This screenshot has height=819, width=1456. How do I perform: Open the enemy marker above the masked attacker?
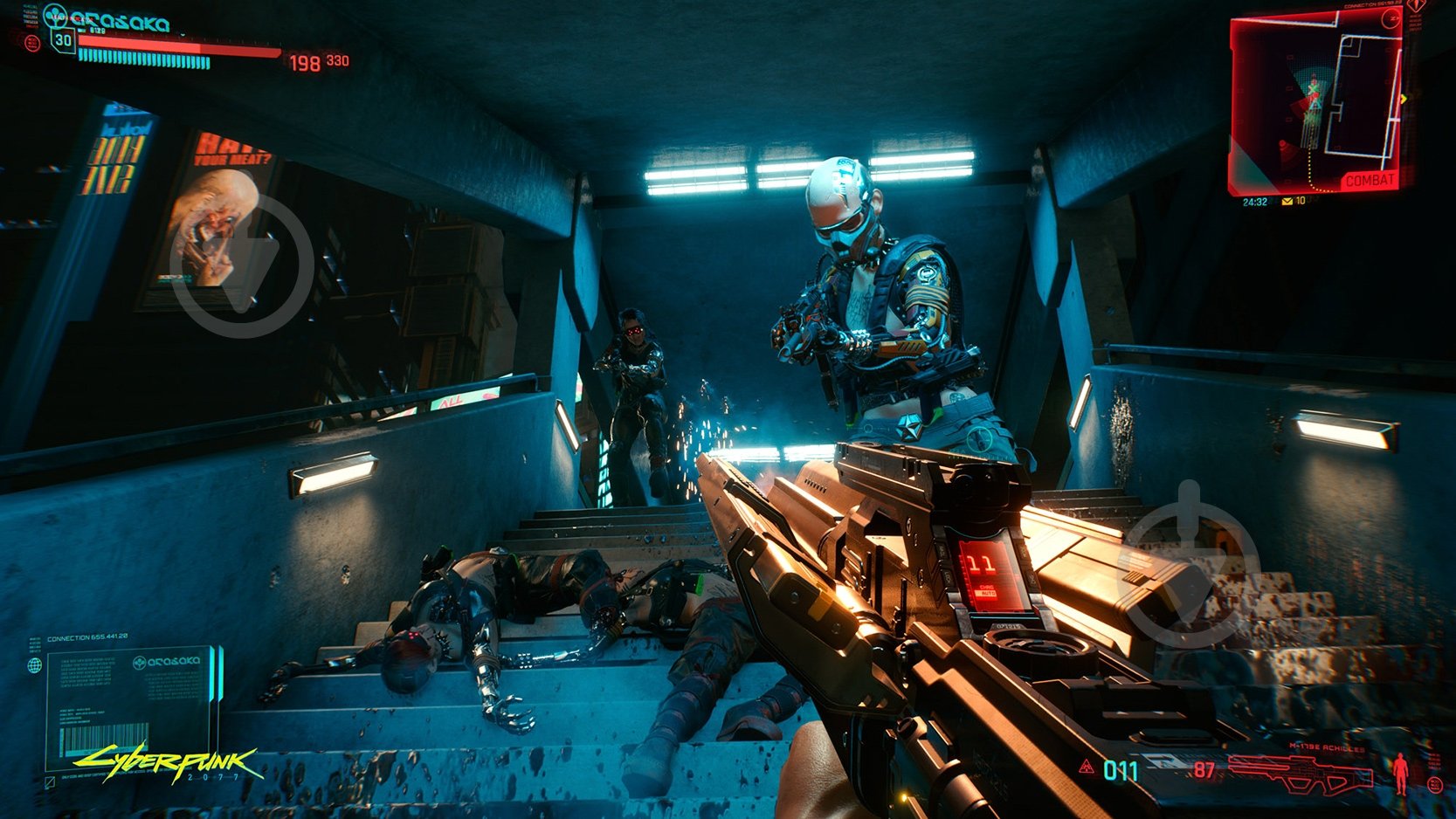[x=841, y=148]
